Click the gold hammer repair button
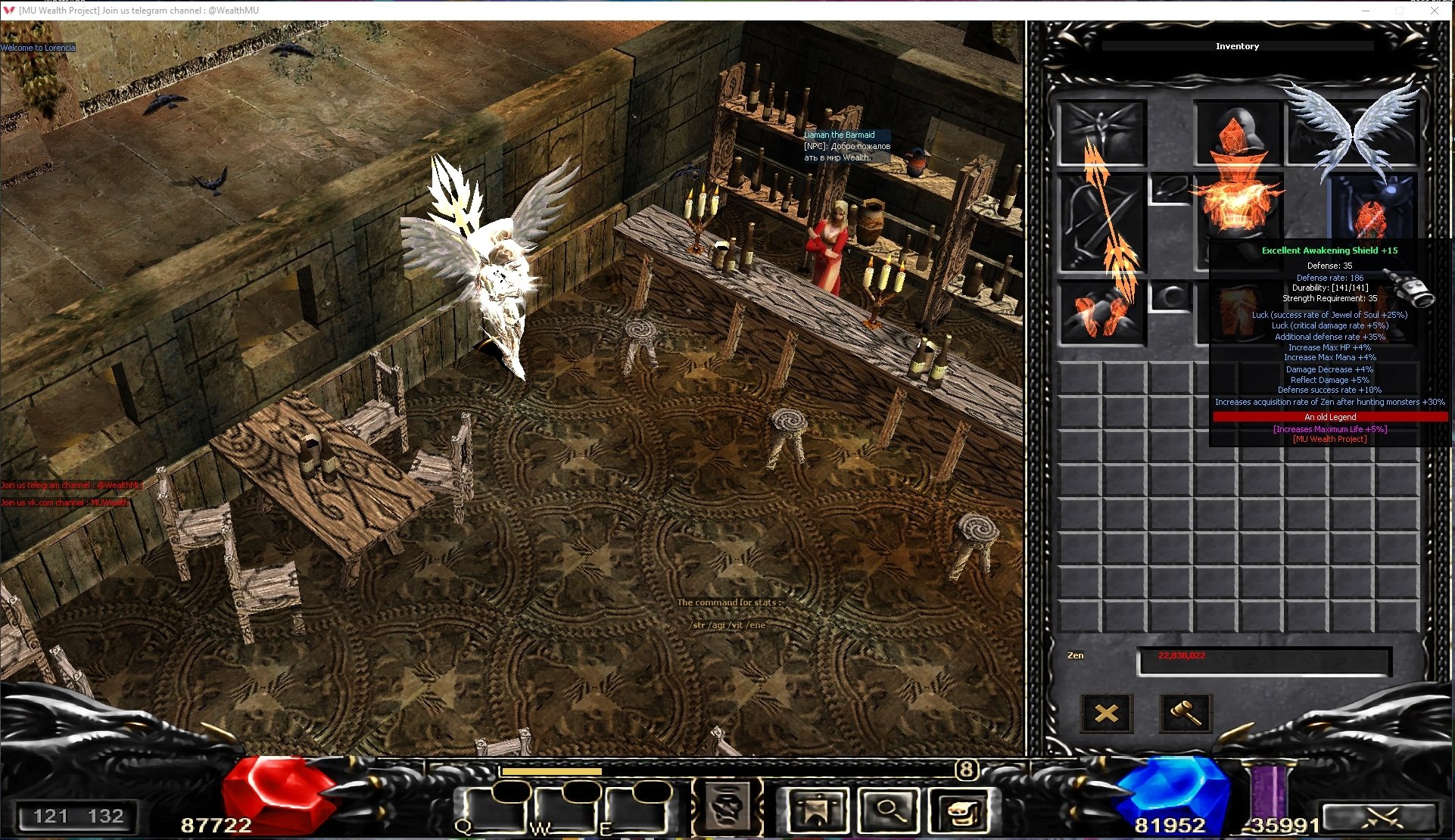1455x840 pixels. tap(1185, 713)
